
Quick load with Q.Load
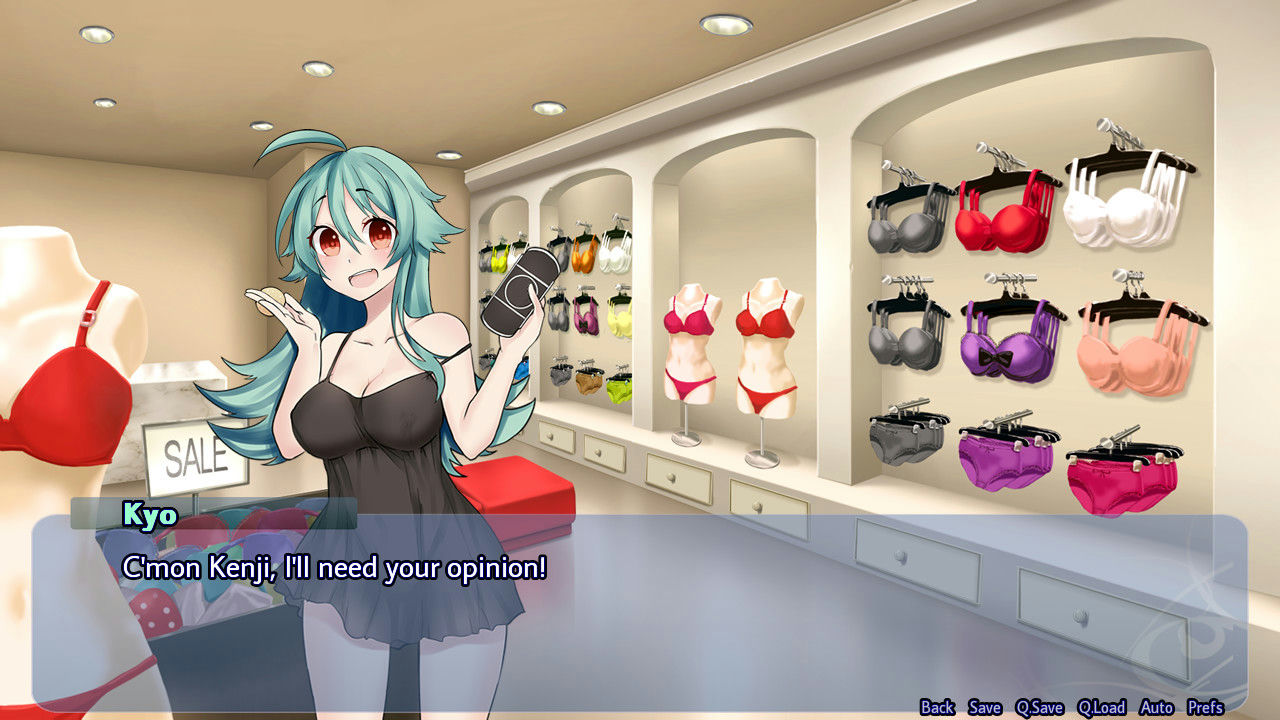(1101, 707)
